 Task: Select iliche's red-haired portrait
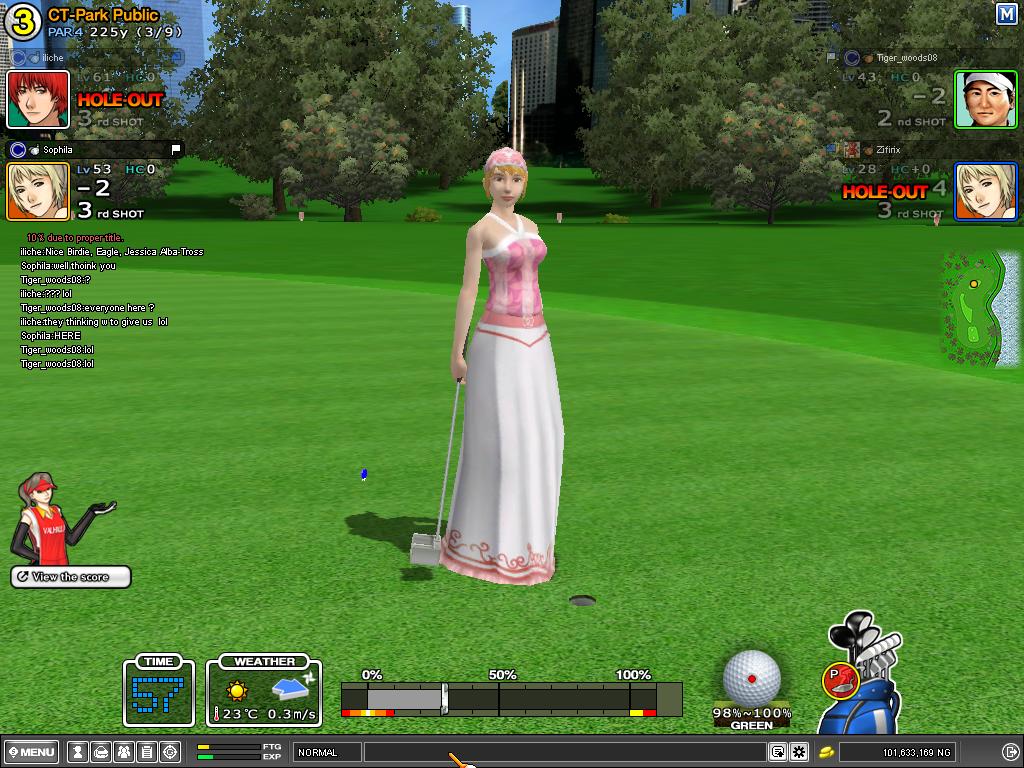(x=38, y=99)
